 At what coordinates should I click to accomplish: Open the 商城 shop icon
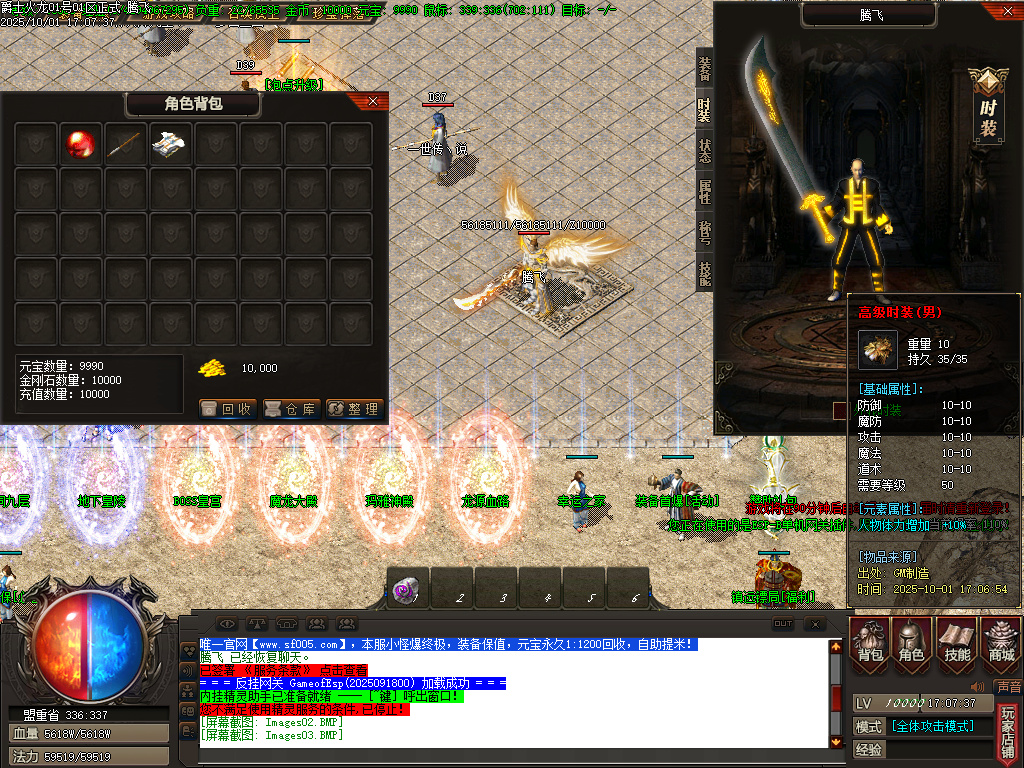(x=1000, y=641)
